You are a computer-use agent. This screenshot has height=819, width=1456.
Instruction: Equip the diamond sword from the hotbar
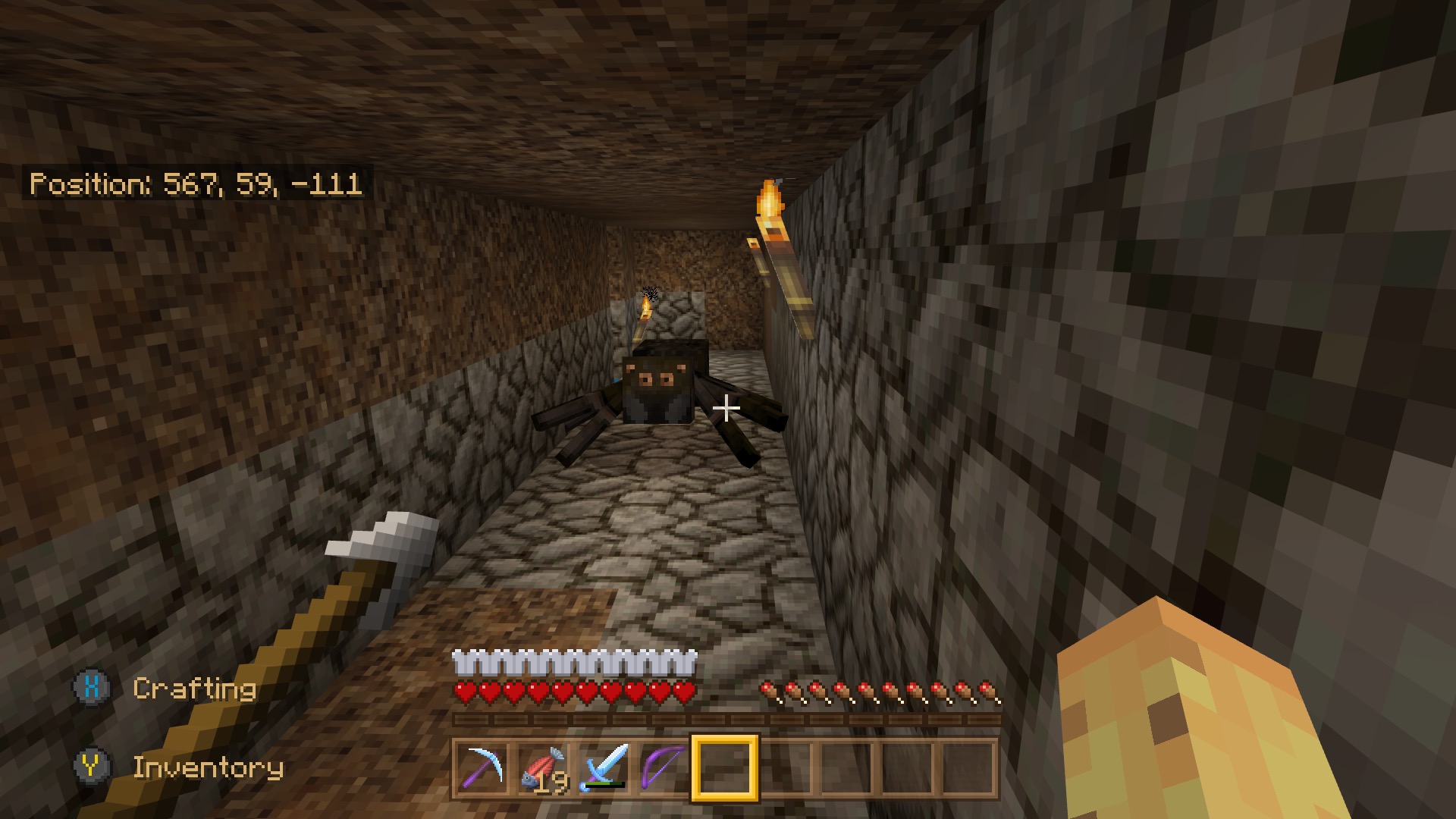(x=604, y=768)
